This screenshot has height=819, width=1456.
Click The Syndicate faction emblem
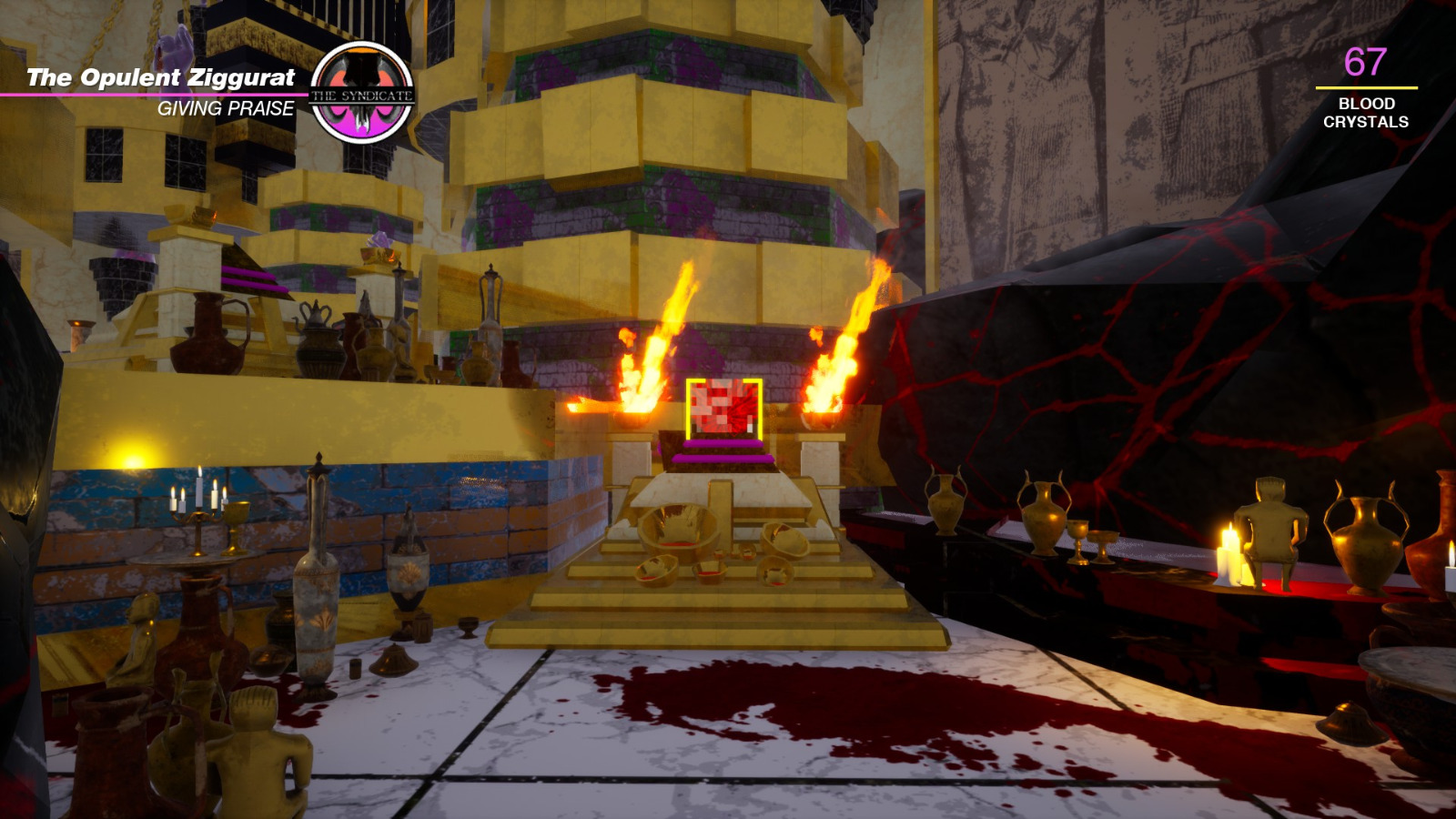(362, 91)
